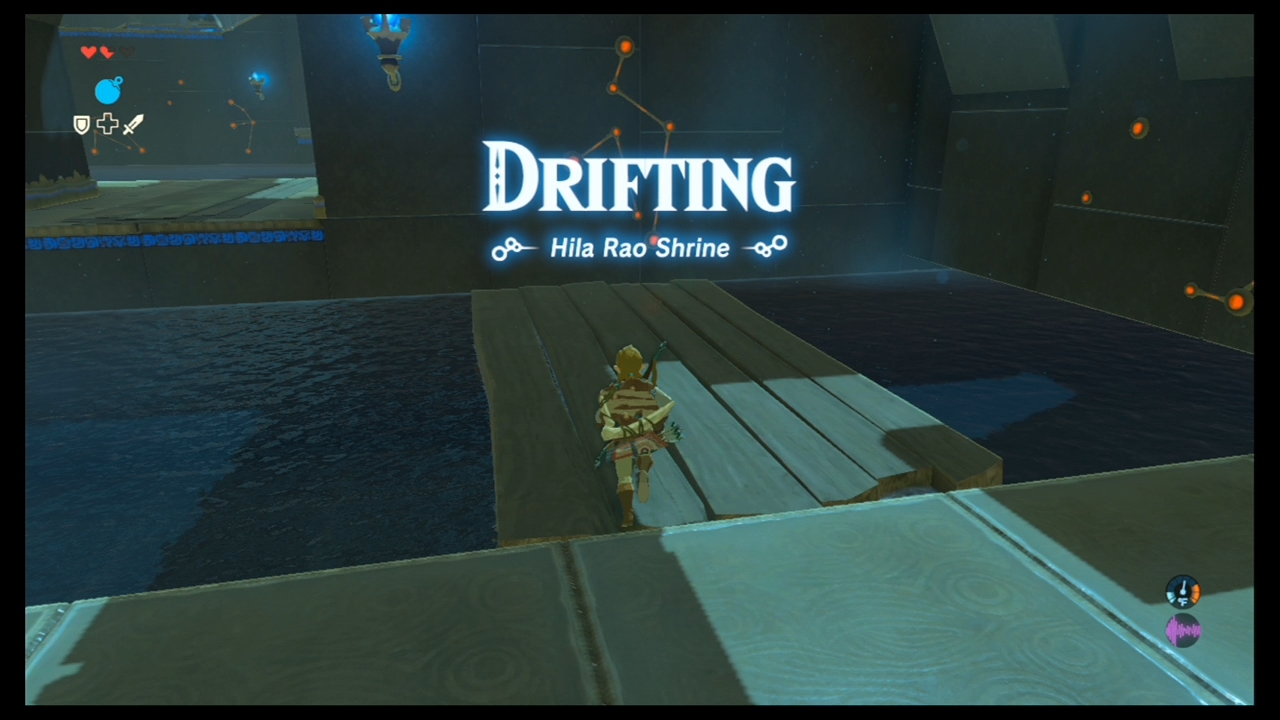The width and height of the screenshot is (1280, 720).
Task: Click the right Sheikah ornament beside the shrine name
Action: (768, 247)
